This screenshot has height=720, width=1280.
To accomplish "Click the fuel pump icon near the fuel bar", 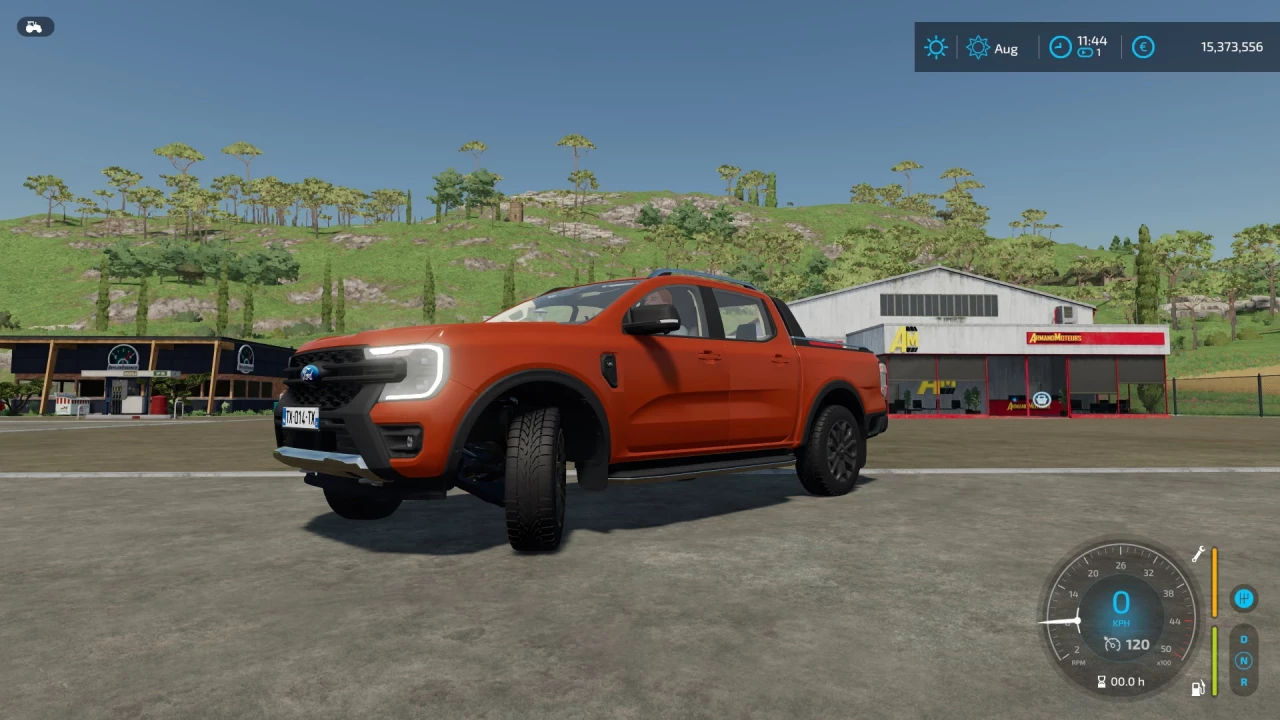I will 1197,687.
